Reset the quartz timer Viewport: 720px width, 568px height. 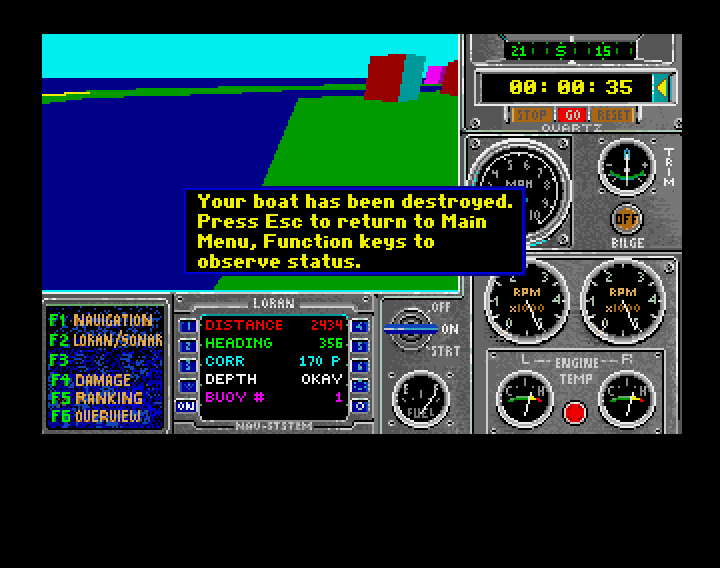pos(612,116)
